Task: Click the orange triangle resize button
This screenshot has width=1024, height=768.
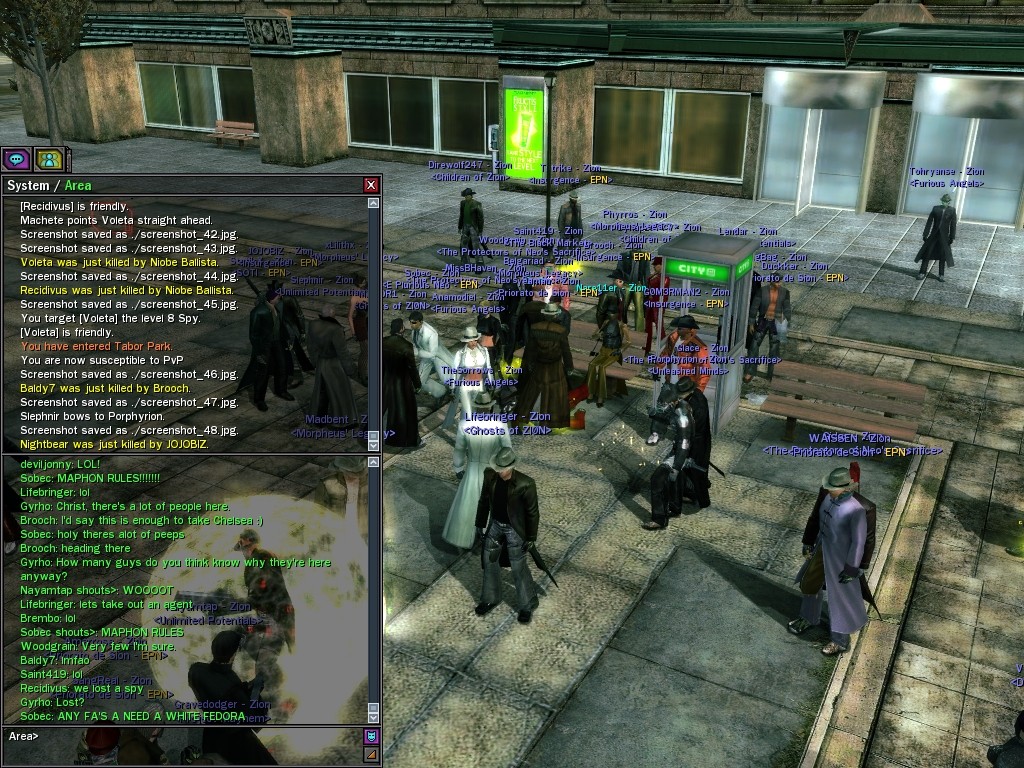Action: (x=371, y=754)
